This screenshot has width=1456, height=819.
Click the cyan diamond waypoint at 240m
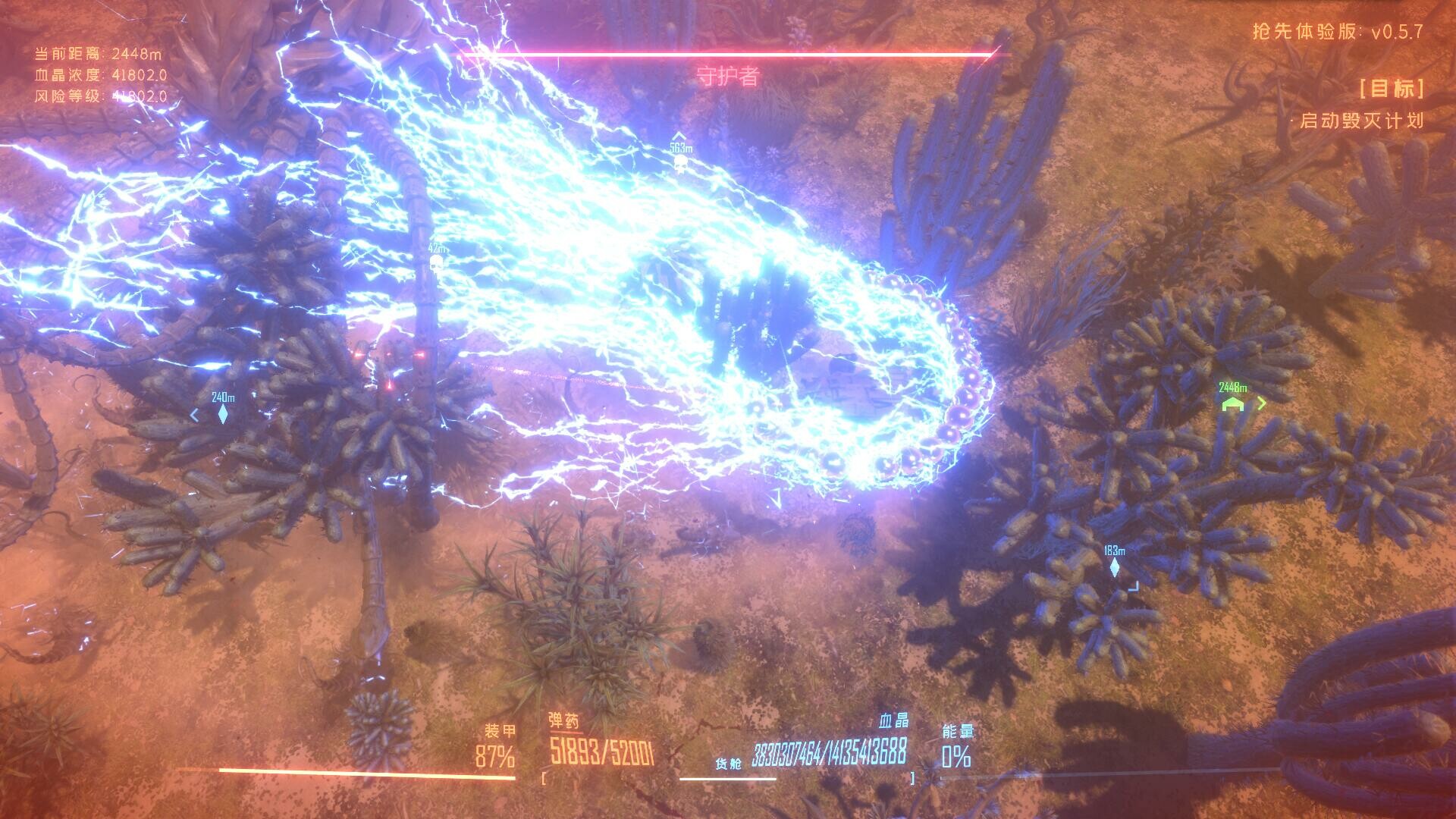(x=222, y=413)
